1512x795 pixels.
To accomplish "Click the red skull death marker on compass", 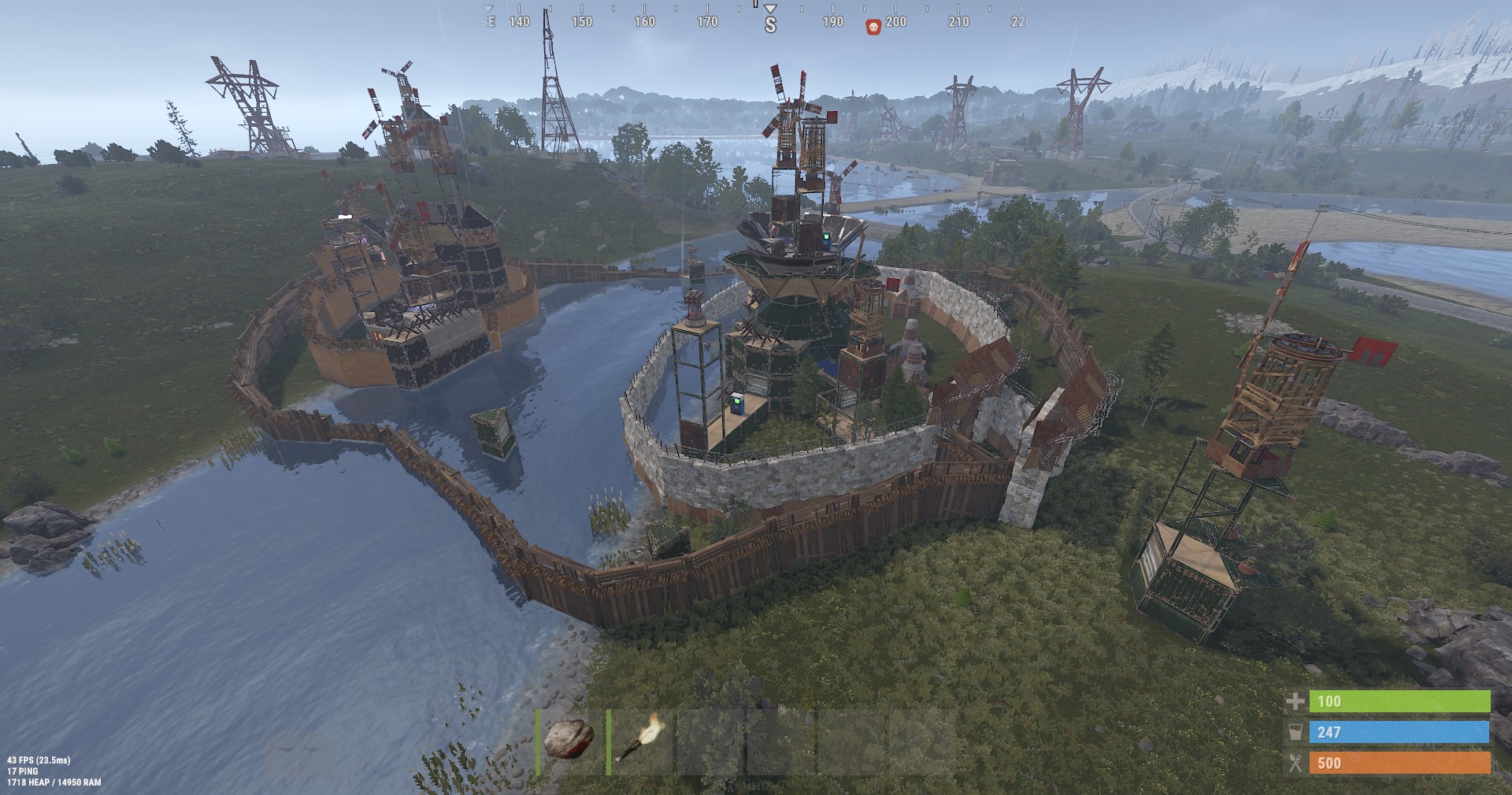I will (x=872, y=23).
